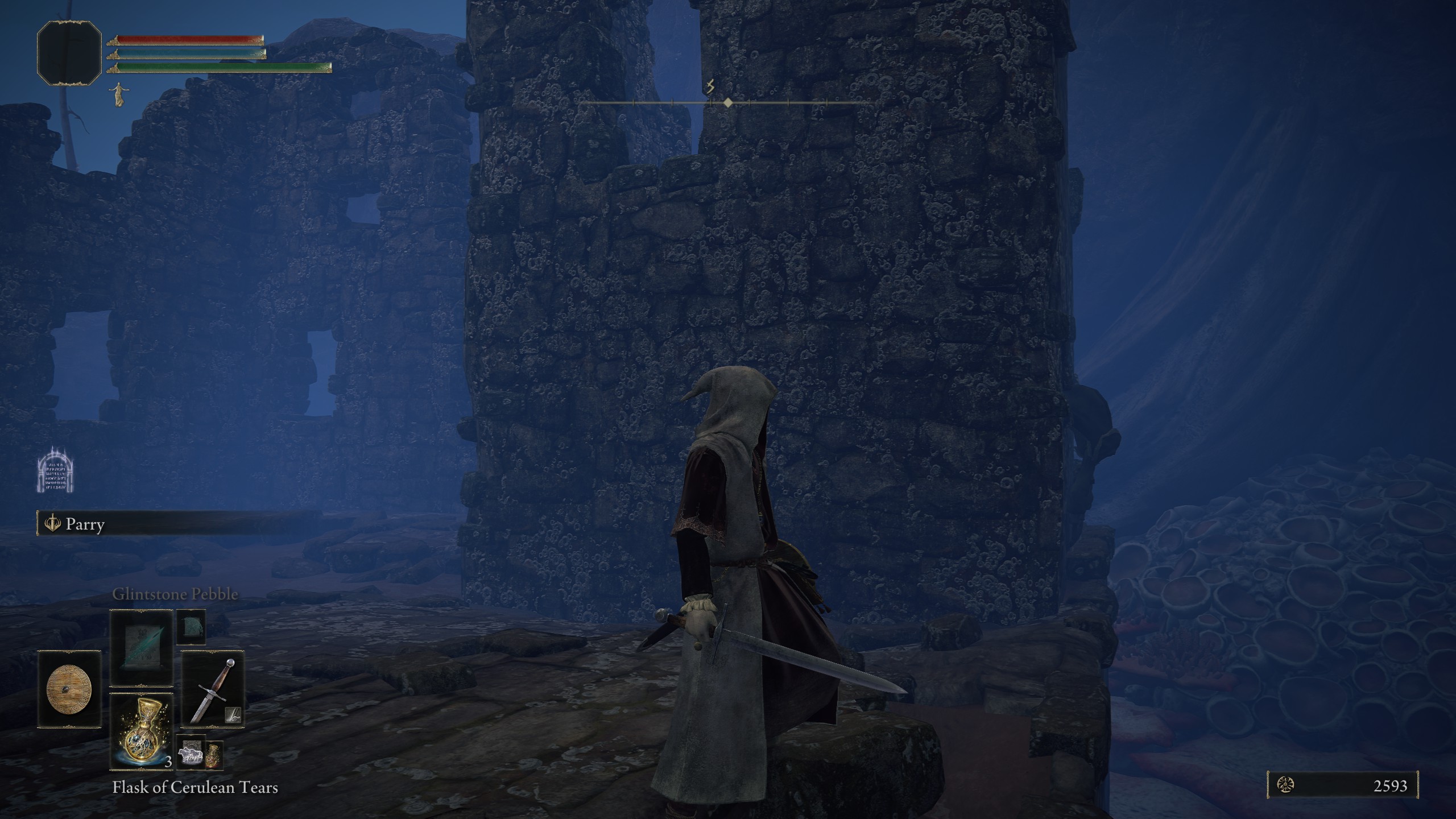Viewport: 1456px width, 819px height.
Task: Select the round wooden shield slot
Action: pyautogui.click(x=69, y=689)
